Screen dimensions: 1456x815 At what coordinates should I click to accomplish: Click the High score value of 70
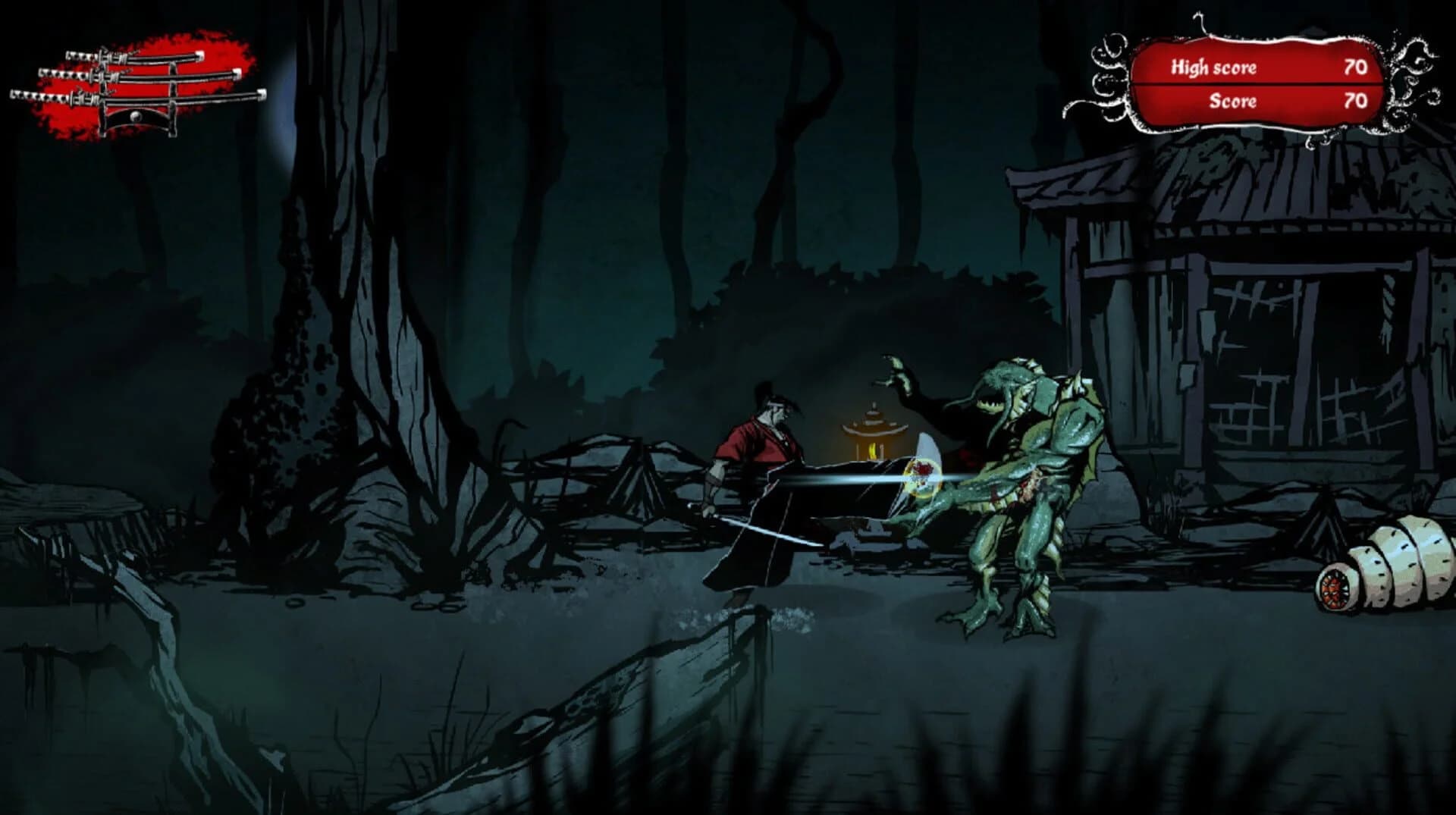1355,67
